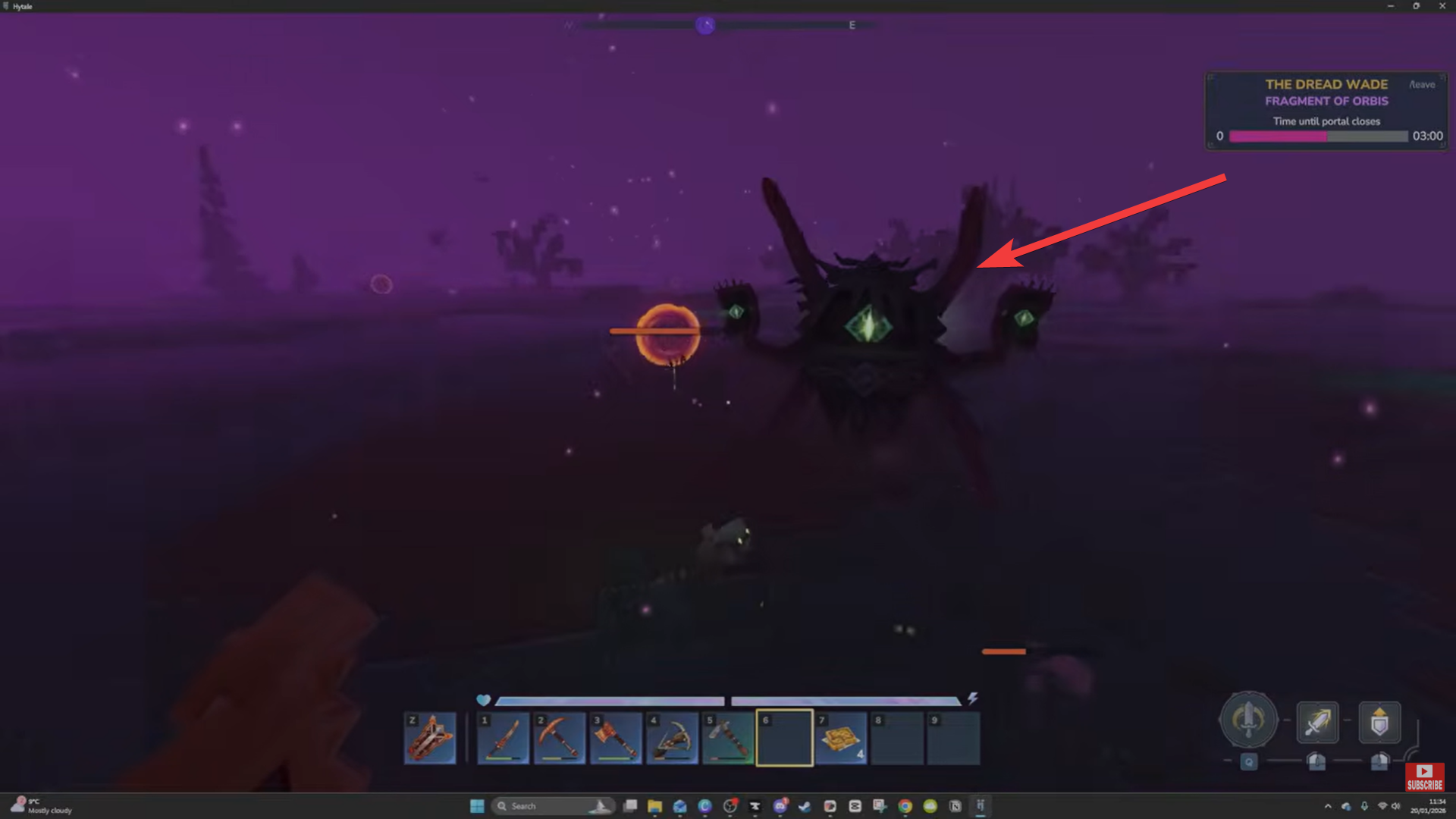The width and height of the screenshot is (1456, 819).
Task: Select the food item in hotbar slot 7
Action: [840, 738]
